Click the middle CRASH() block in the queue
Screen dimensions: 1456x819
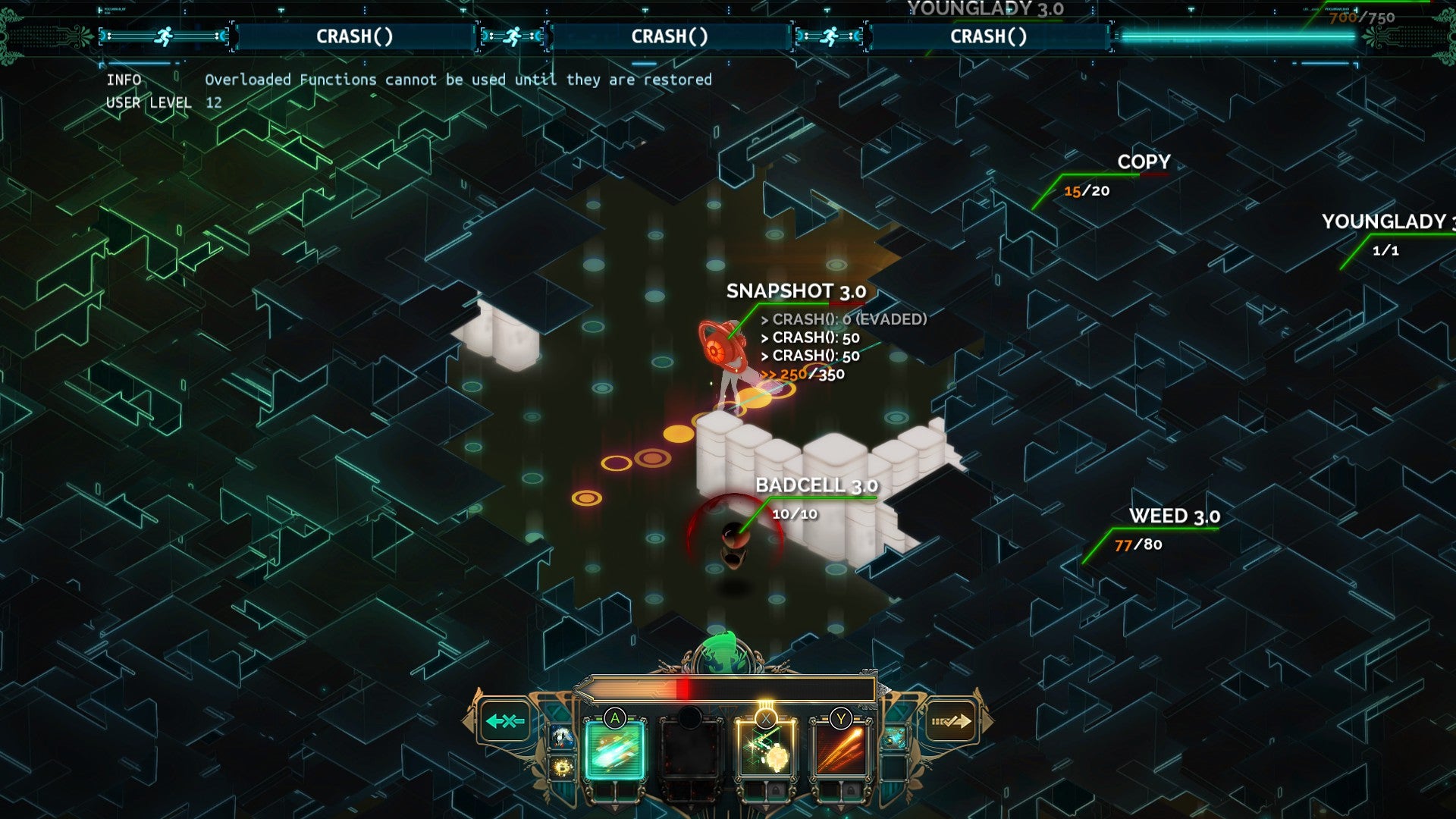[x=670, y=36]
